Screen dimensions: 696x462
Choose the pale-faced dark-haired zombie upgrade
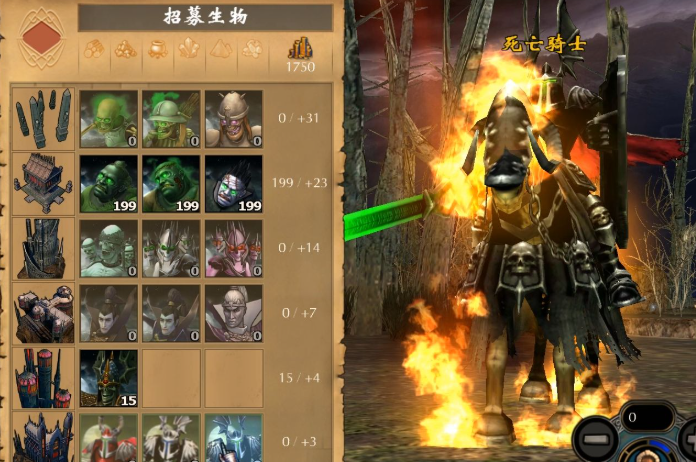(233, 184)
